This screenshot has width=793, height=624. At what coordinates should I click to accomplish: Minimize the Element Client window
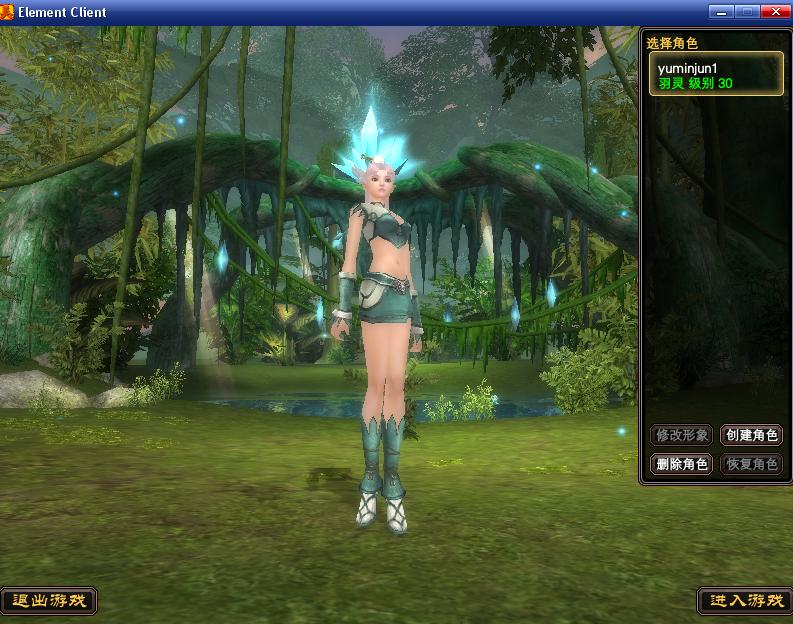pos(721,11)
